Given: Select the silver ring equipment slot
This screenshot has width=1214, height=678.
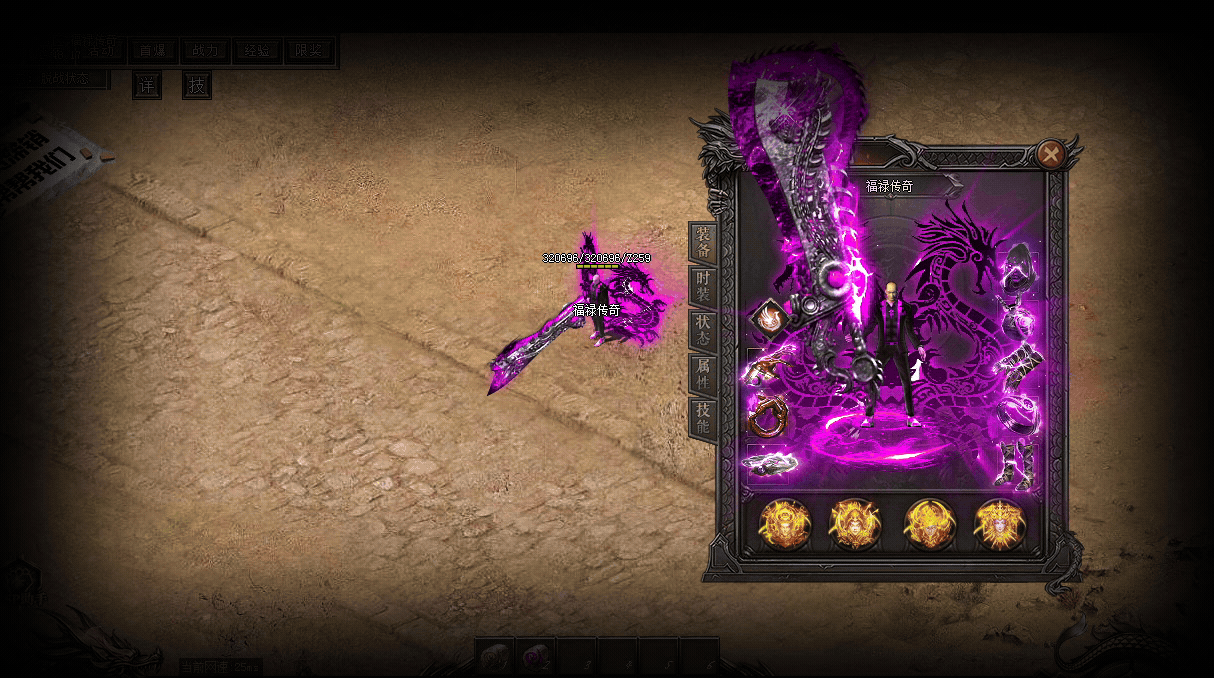Looking at the screenshot, I should pos(1020,410).
